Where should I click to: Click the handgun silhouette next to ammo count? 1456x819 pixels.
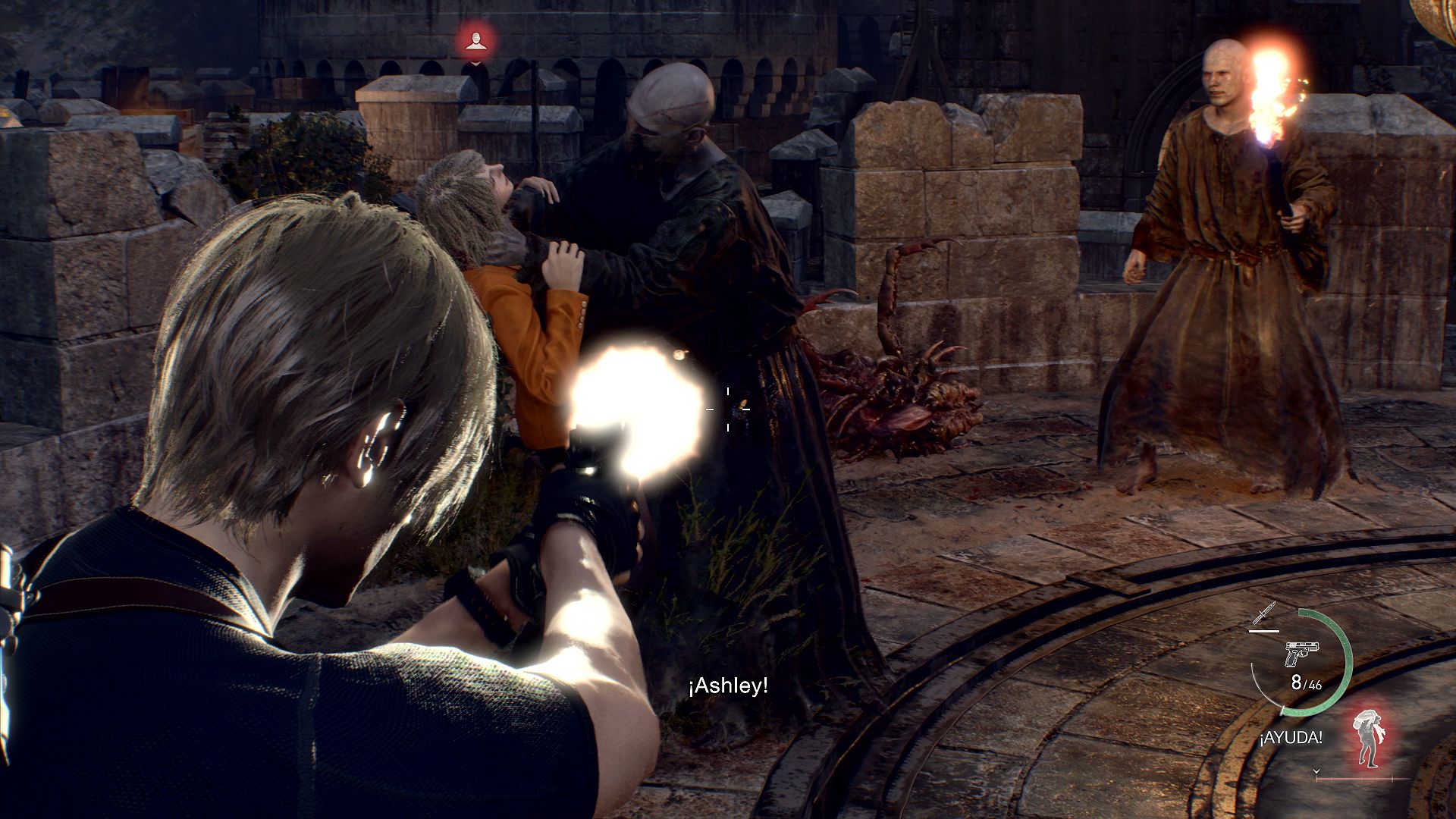[x=1301, y=654]
